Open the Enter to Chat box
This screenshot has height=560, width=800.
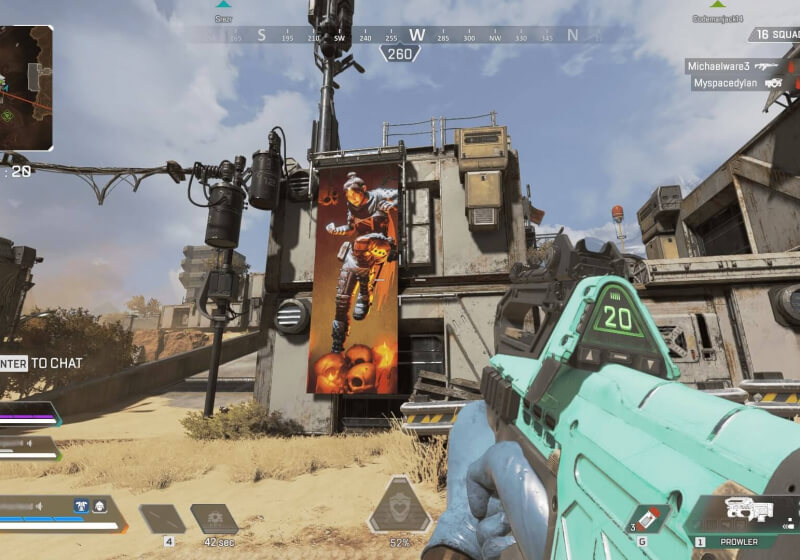pyautogui.click(x=40, y=363)
